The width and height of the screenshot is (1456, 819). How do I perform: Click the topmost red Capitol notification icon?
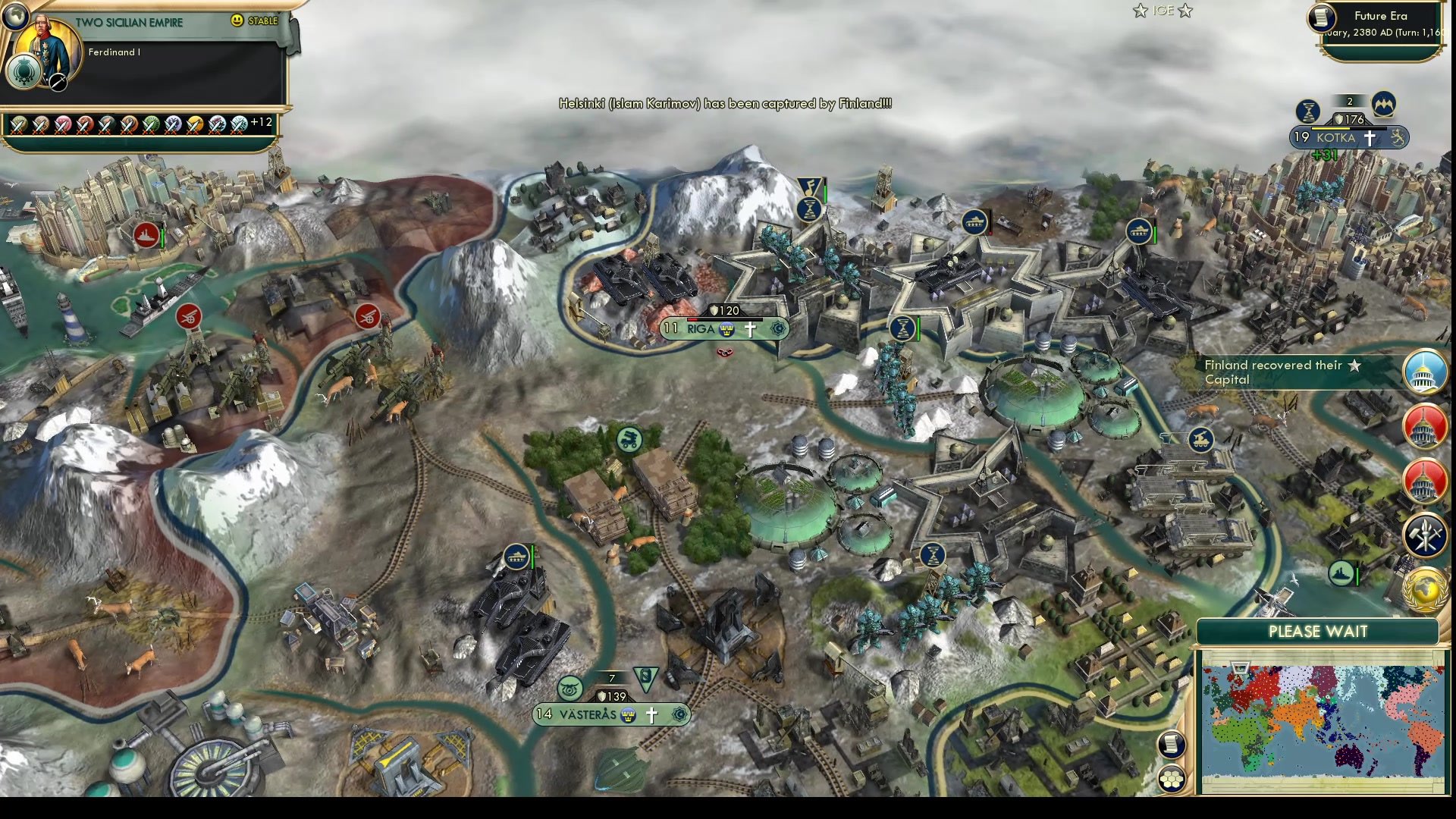(1424, 426)
